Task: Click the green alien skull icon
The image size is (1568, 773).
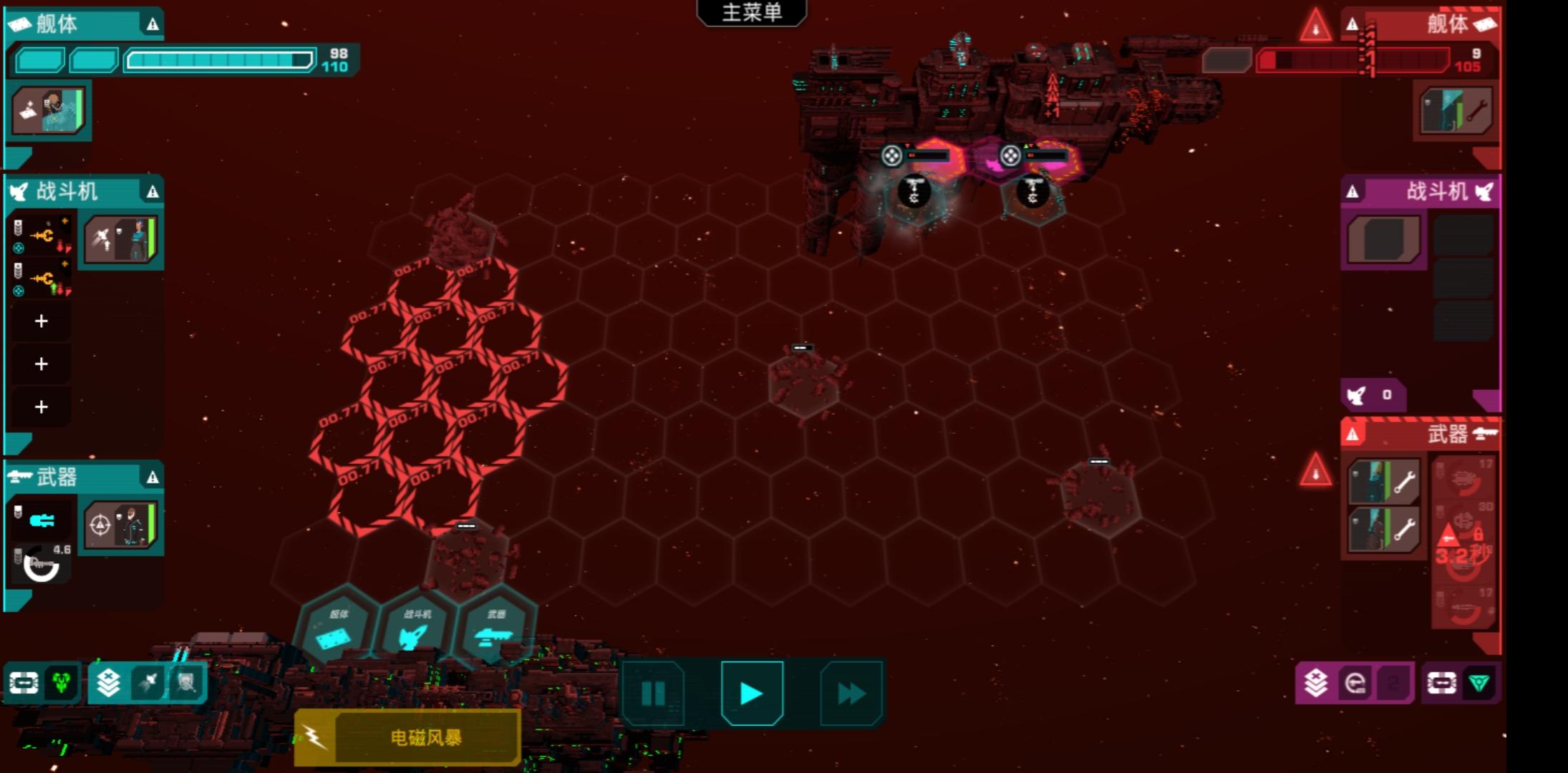Action: [62, 683]
